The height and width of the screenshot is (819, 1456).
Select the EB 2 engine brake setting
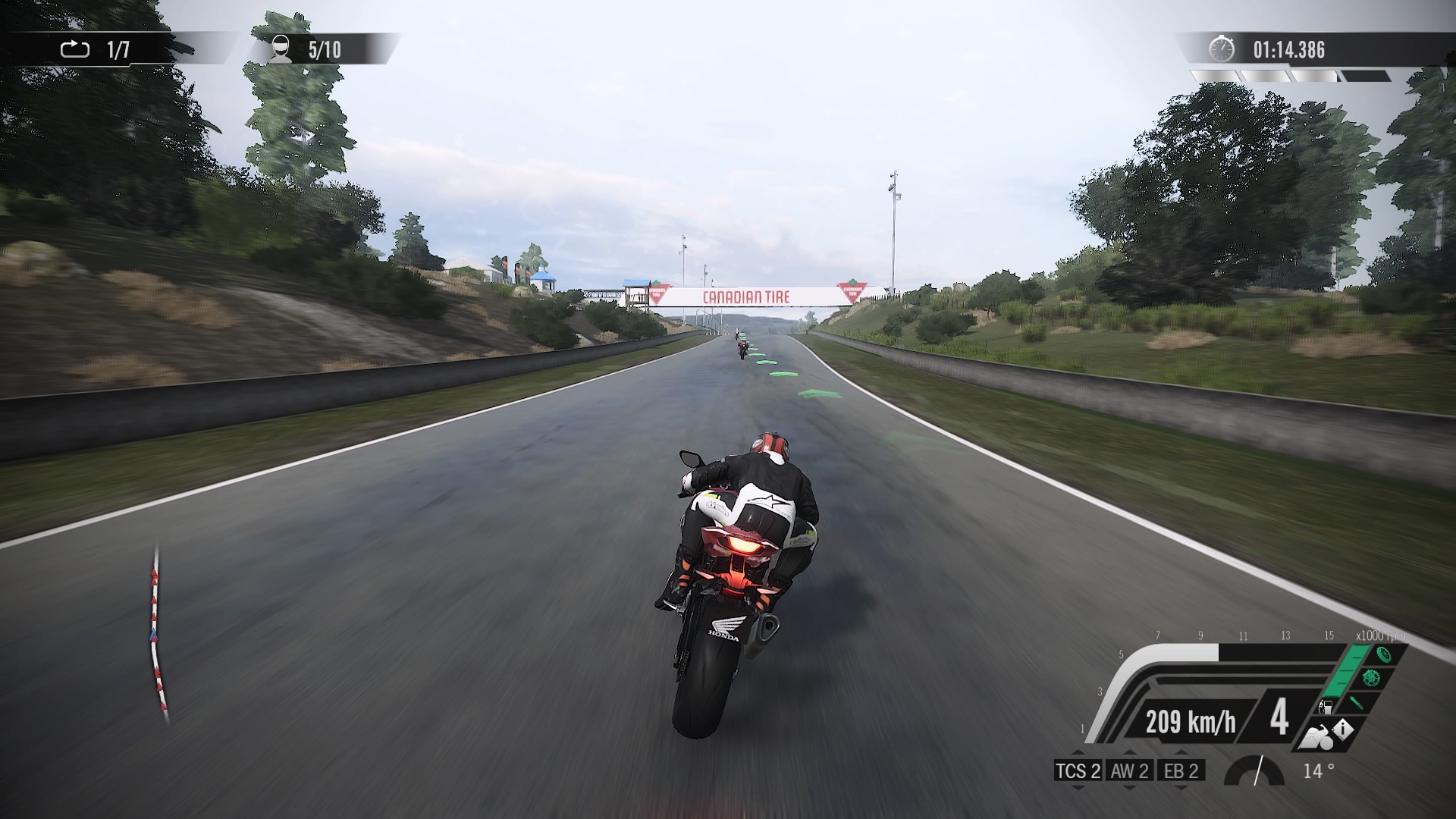(1181, 771)
